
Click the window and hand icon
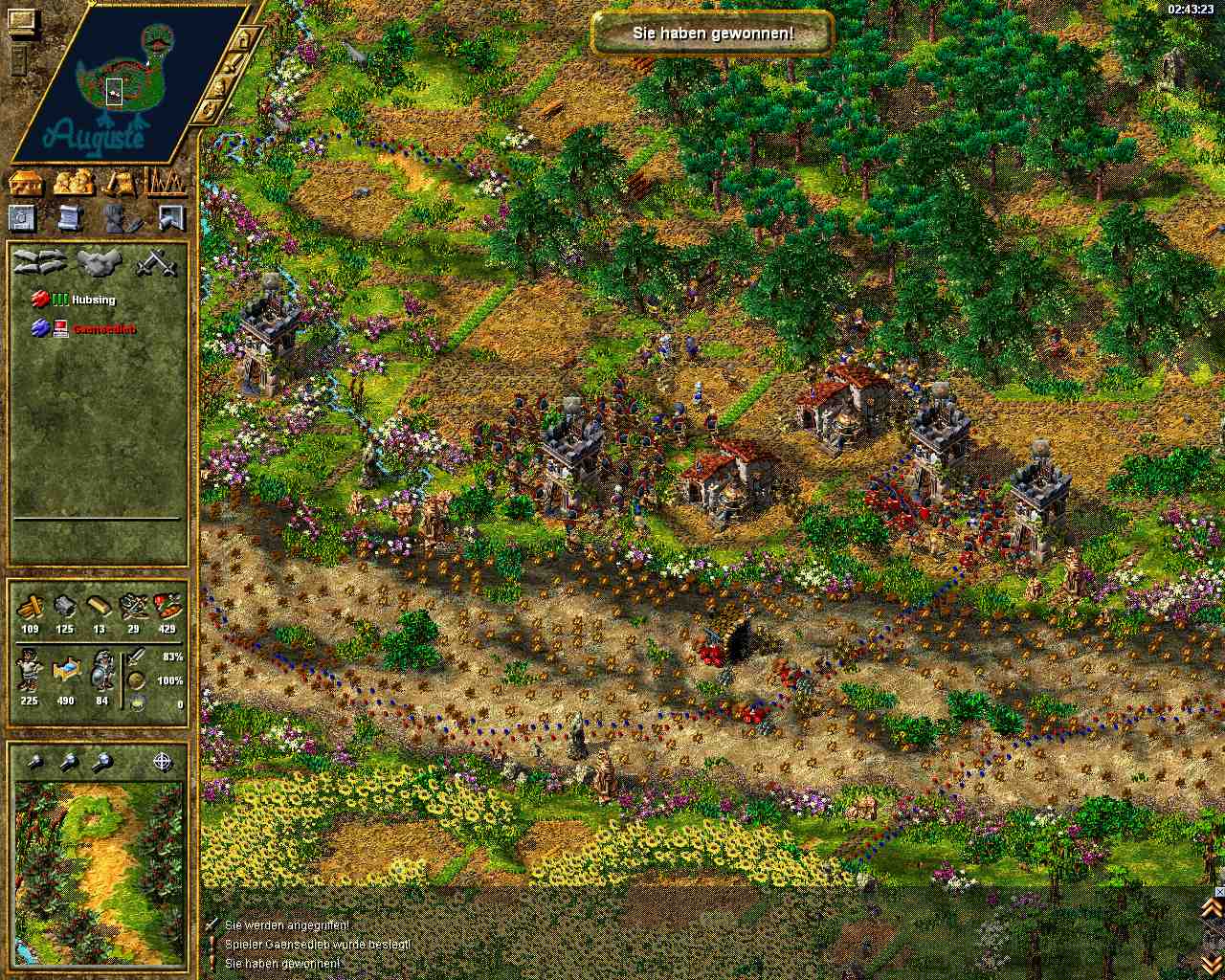pos(170,217)
